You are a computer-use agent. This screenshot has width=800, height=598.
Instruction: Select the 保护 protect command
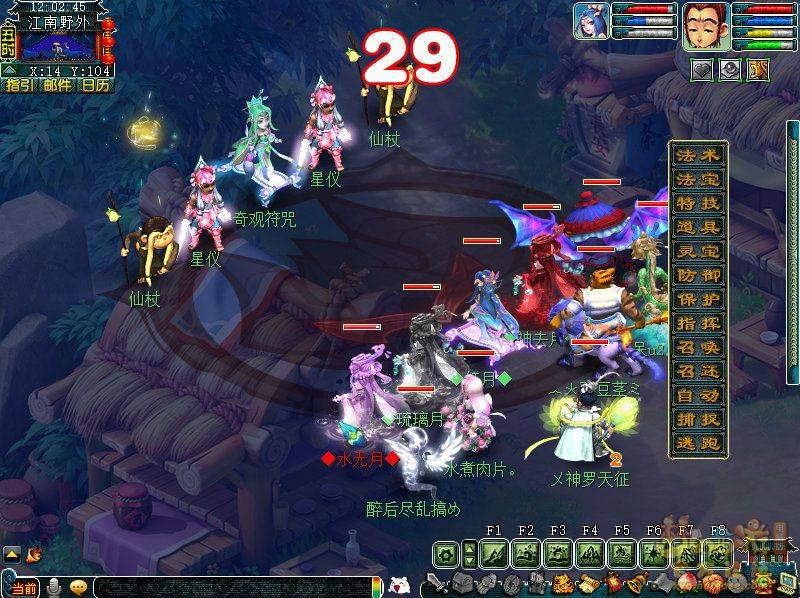(x=697, y=298)
